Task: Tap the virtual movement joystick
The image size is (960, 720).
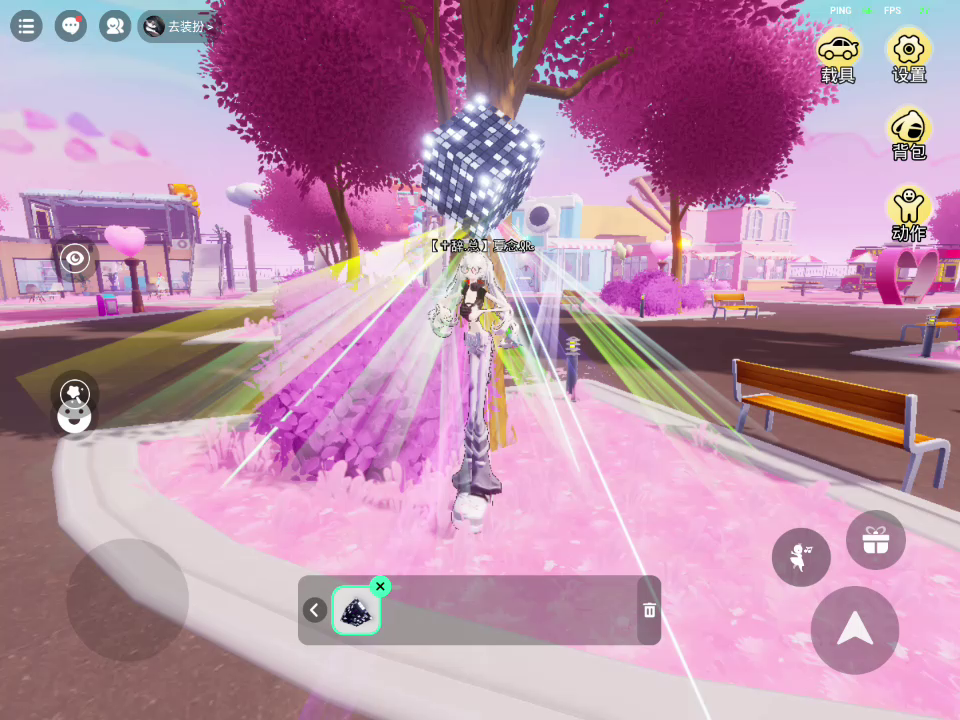Action: (x=127, y=599)
